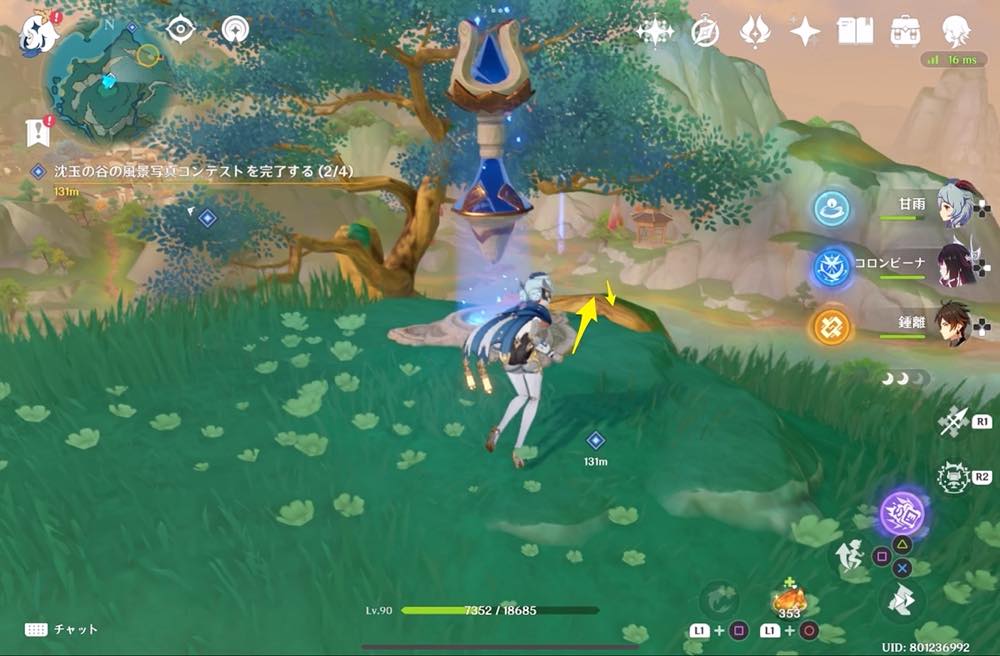Screen dimensions: 1000x656
Task: Switch to party member コロンビーナ
Action: 957,265
